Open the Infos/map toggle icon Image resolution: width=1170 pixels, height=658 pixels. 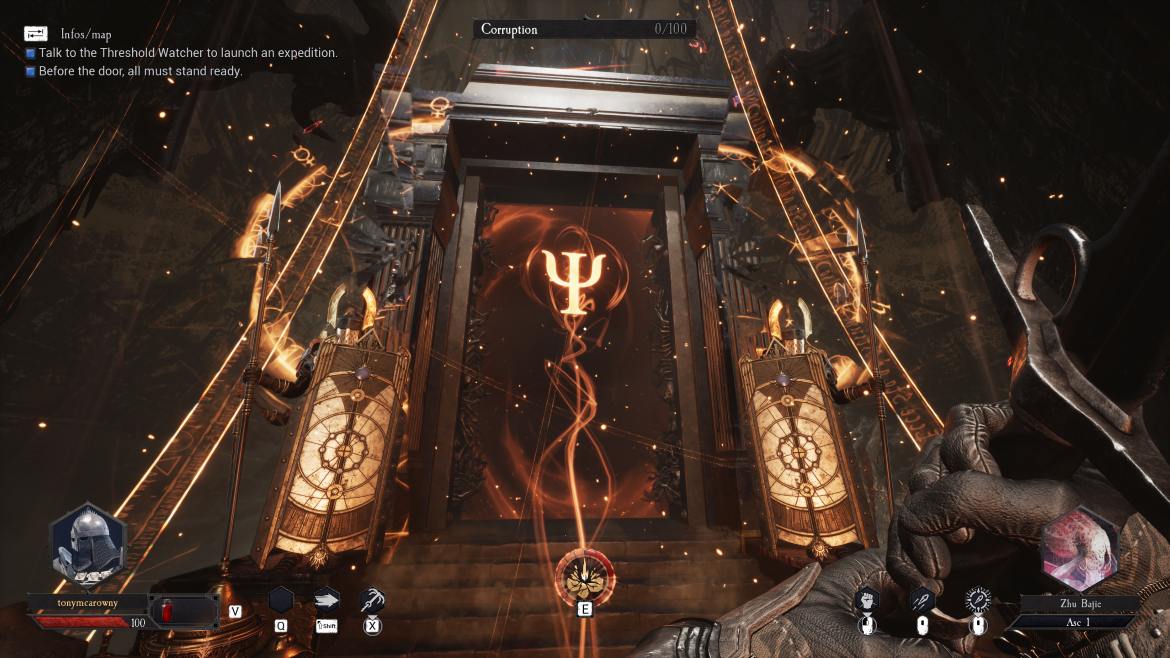[36, 34]
